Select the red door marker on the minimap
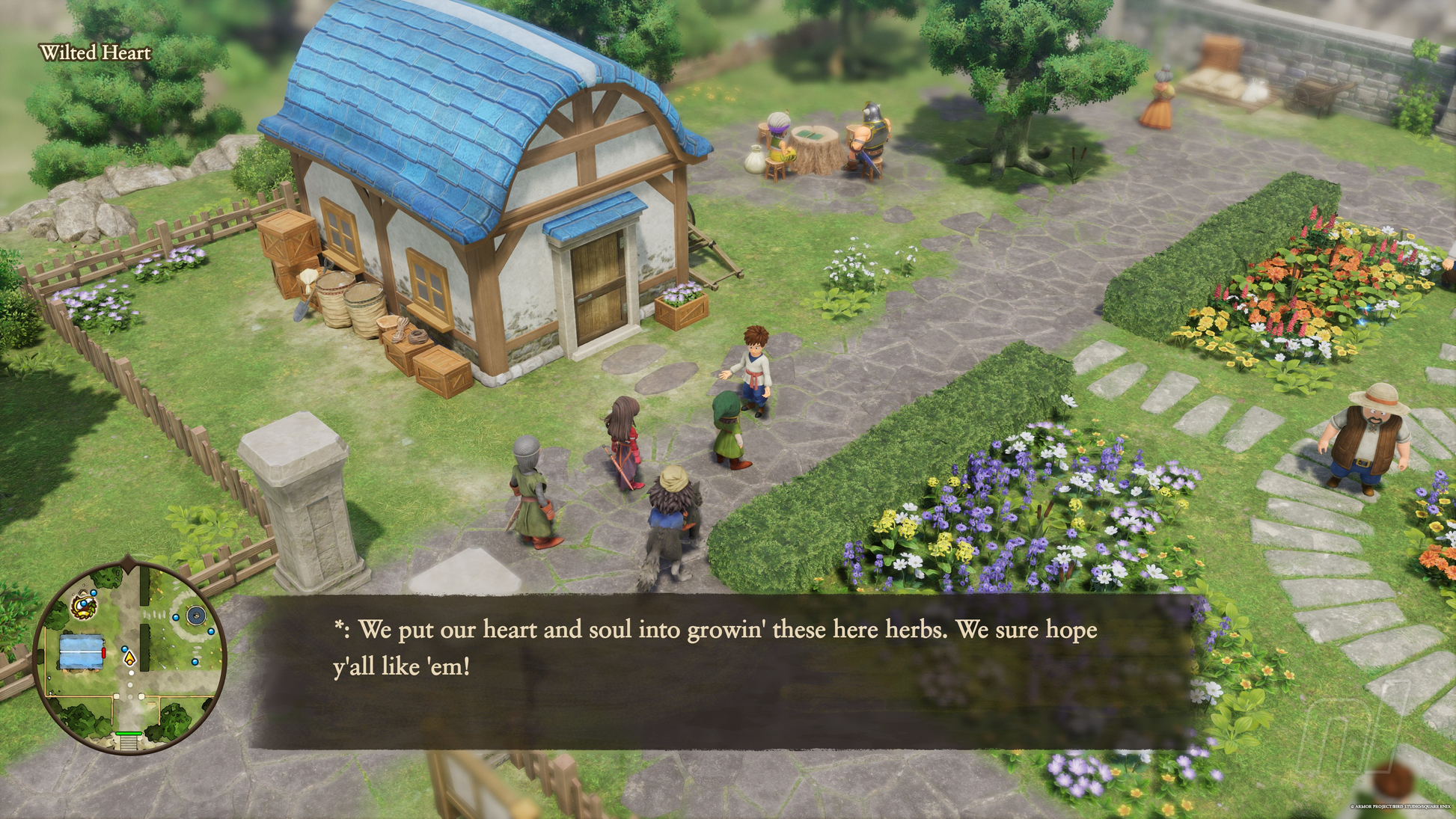Image resolution: width=1456 pixels, height=819 pixels. pos(104,653)
